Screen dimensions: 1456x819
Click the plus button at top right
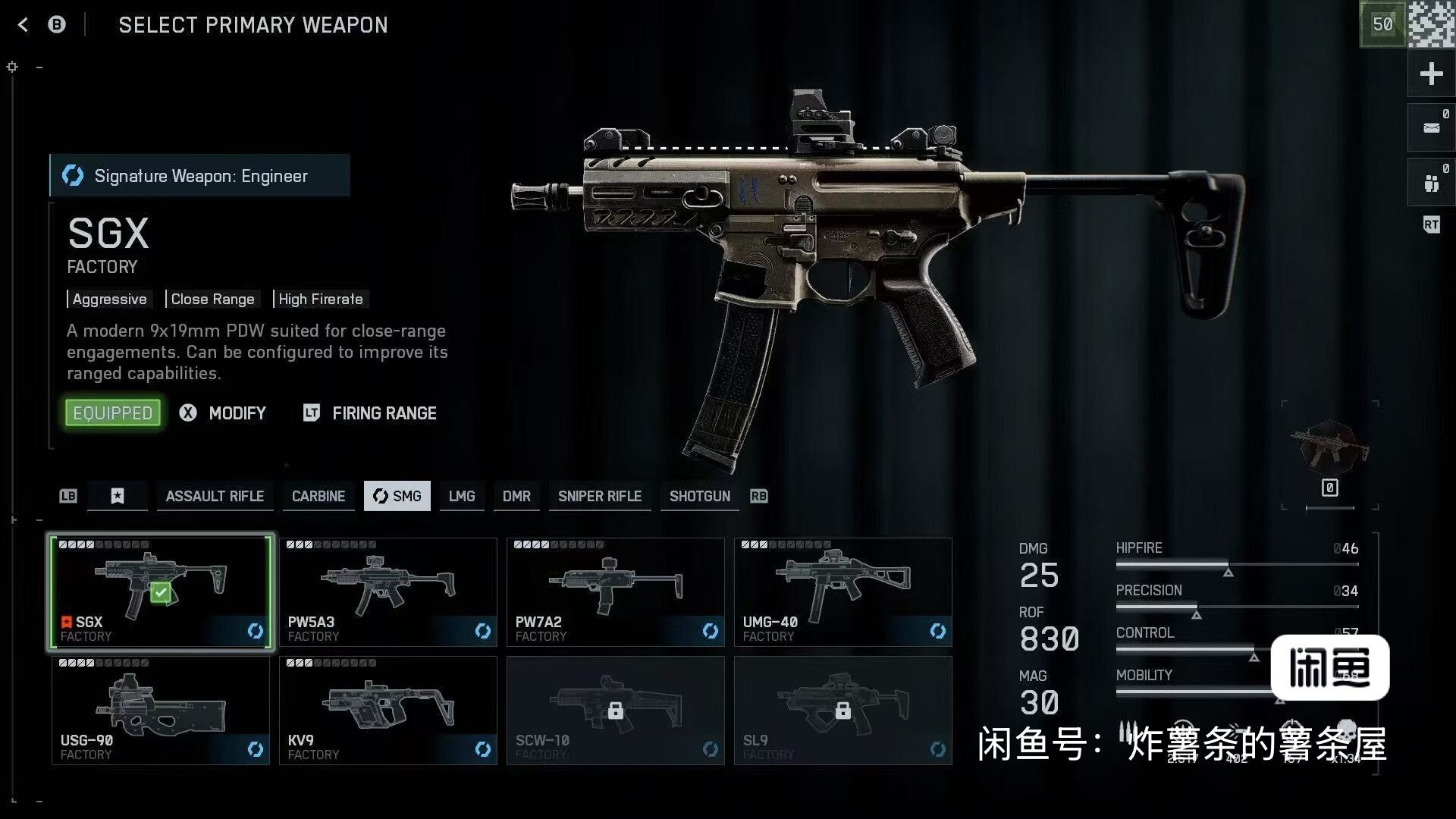click(1431, 74)
